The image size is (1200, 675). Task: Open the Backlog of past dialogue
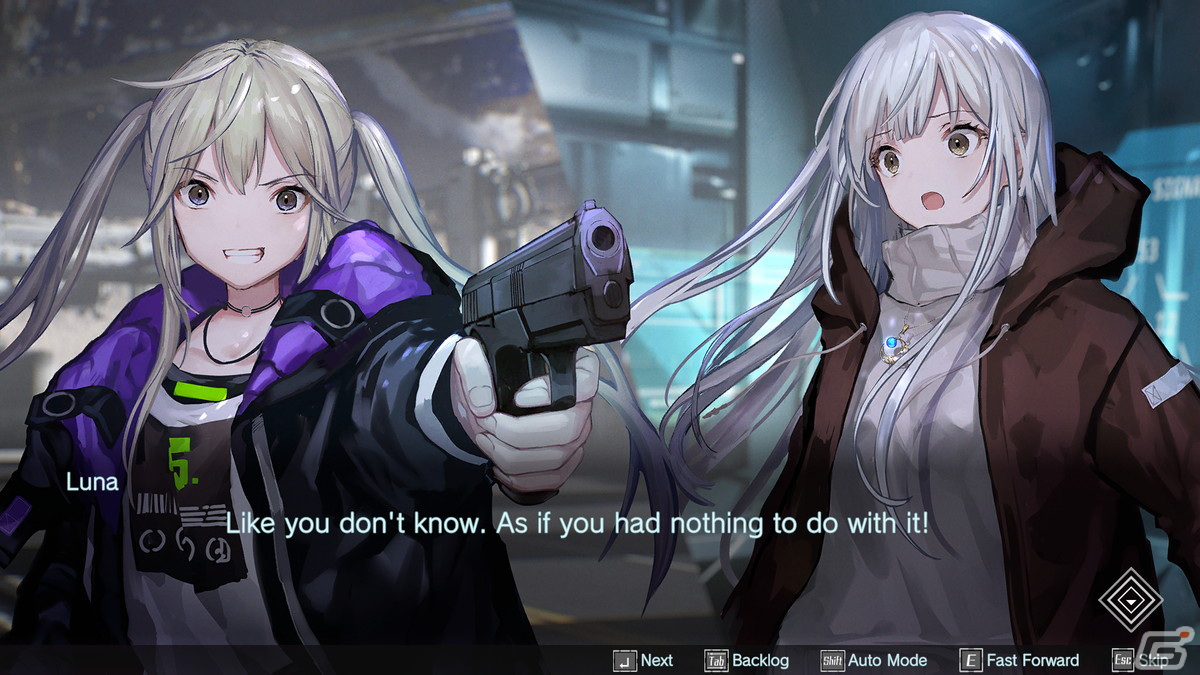point(748,660)
